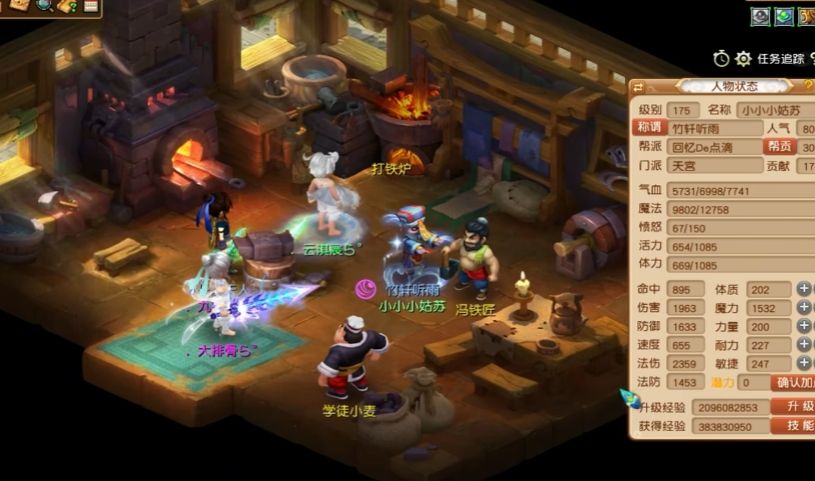Click the 升级 level-up button
This screenshot has width=815, height=481.
[x=795, y=406]
